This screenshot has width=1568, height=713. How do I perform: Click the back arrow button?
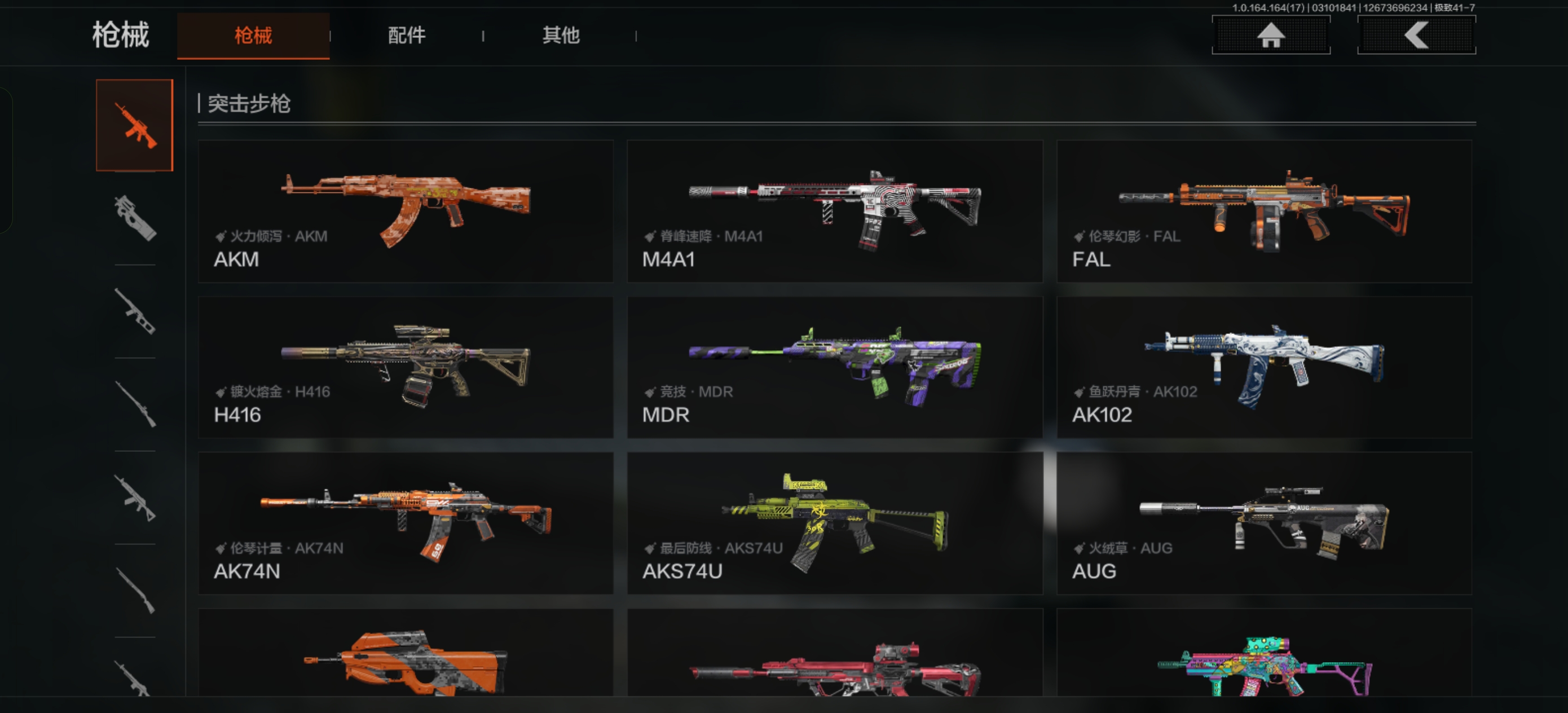(x=1416, y=36)
